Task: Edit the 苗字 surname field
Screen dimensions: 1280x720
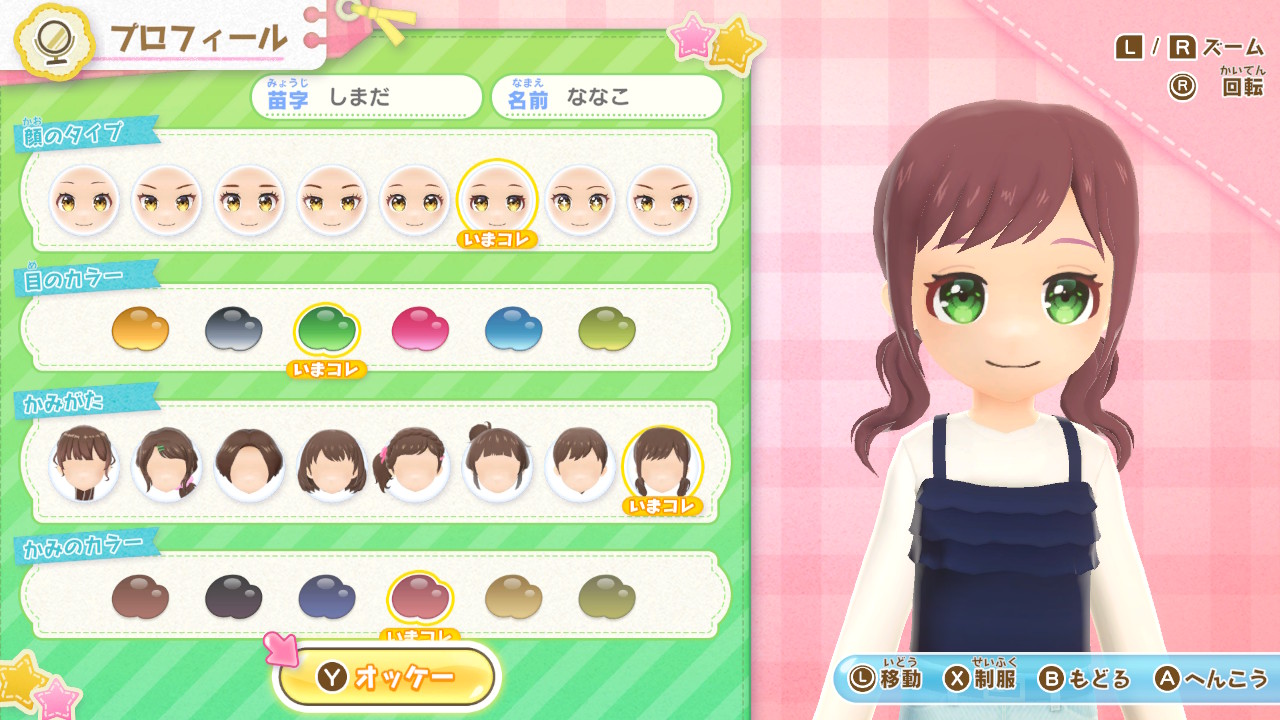Action: (x=366, y=97)
